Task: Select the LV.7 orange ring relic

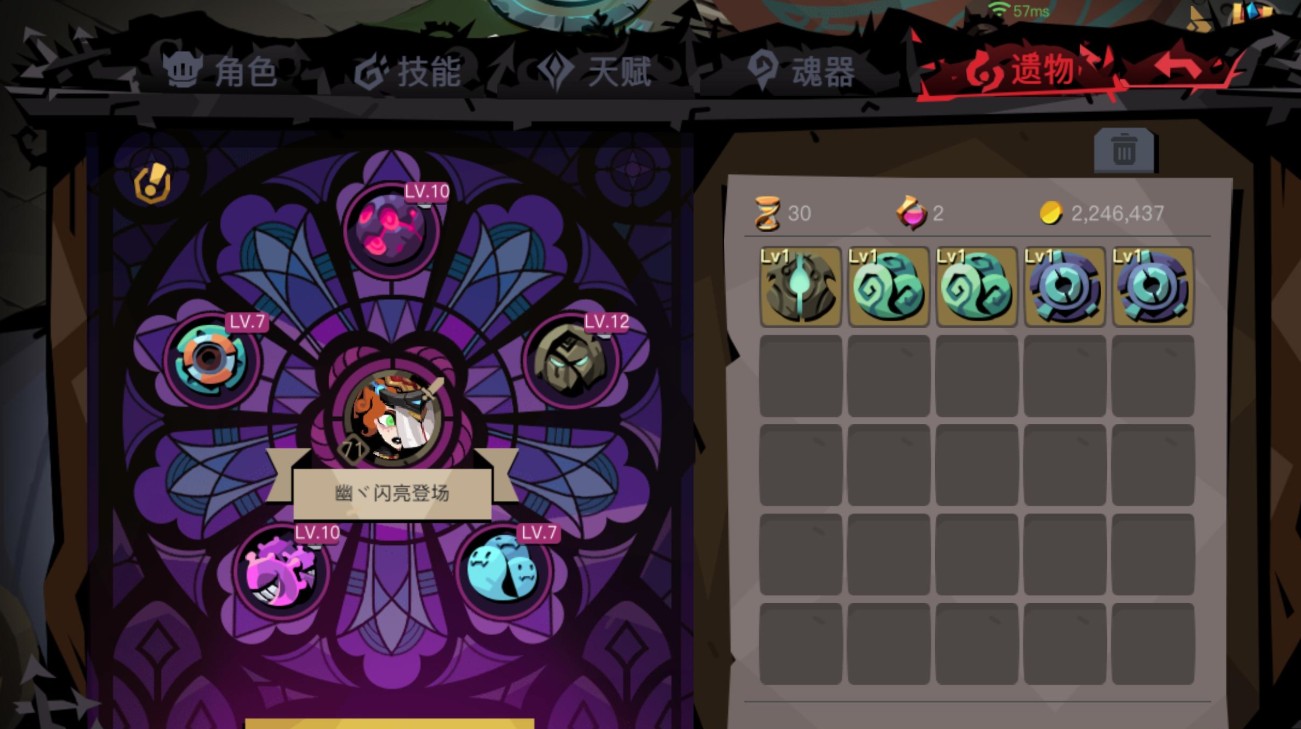Action: [x=211, y=358]
